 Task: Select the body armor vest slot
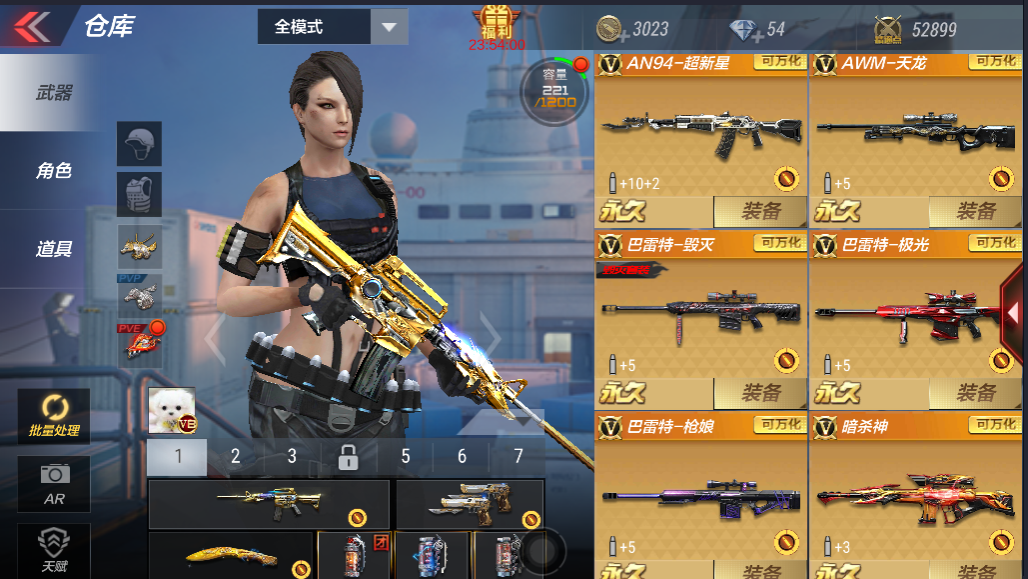pos(139,194)
